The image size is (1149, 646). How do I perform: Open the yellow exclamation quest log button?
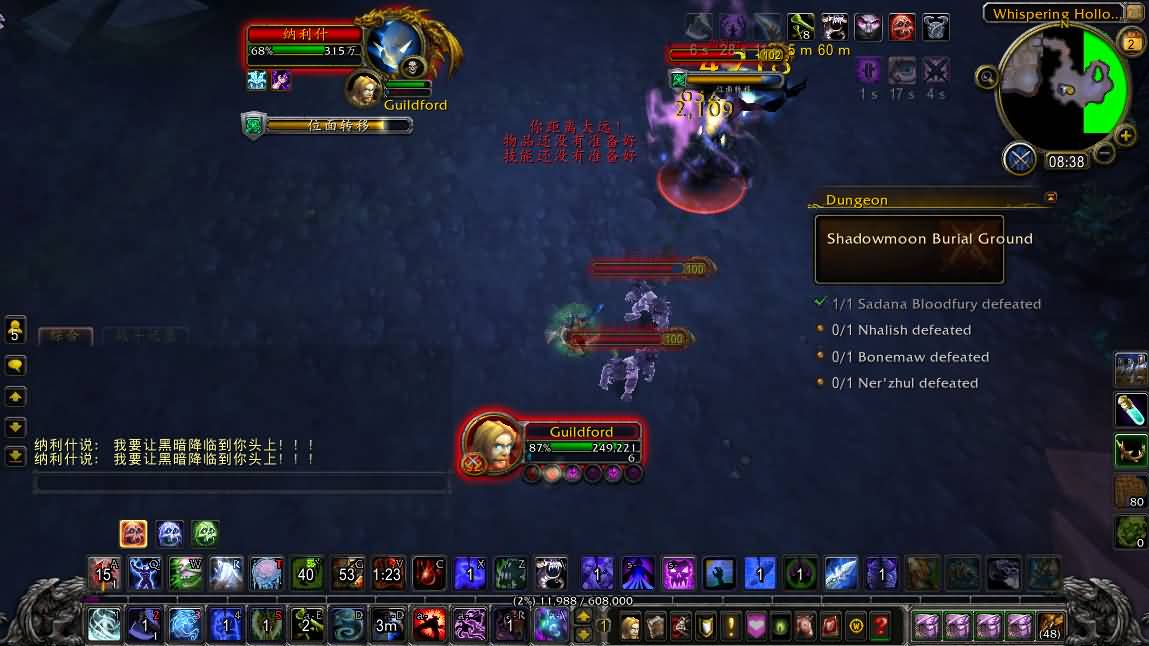731,627
